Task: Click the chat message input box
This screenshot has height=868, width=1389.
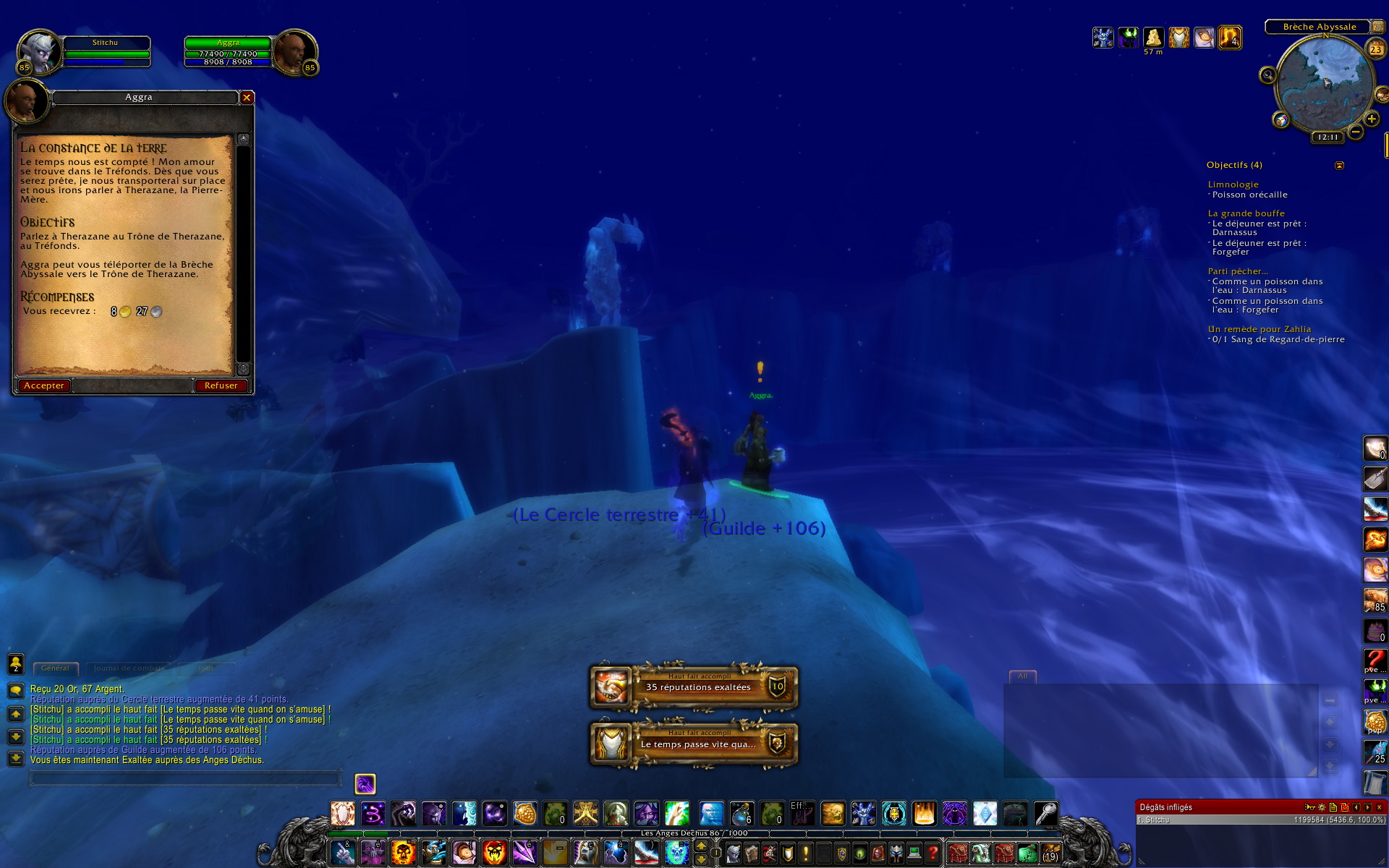Action: pos(184,778)
